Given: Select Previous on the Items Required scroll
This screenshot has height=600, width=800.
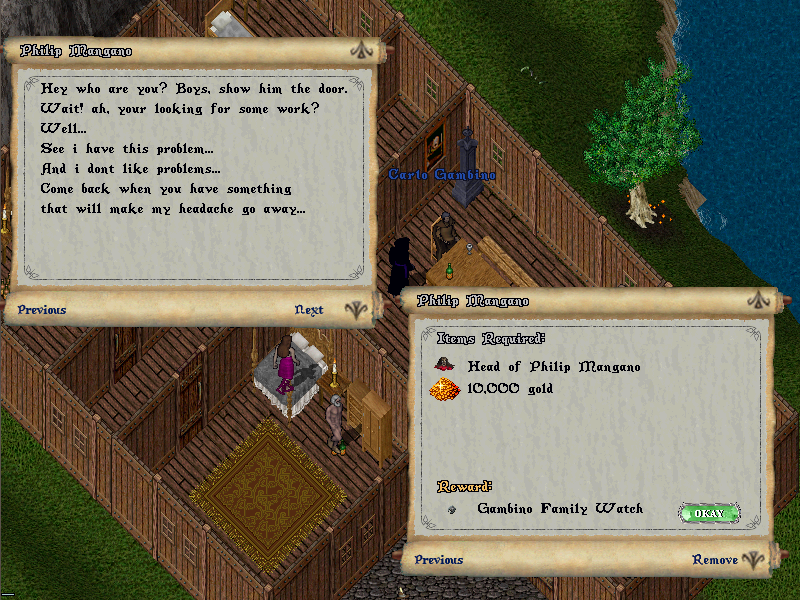Looking at the screenshot, I should pyautogui.click(x=439, y=560).
